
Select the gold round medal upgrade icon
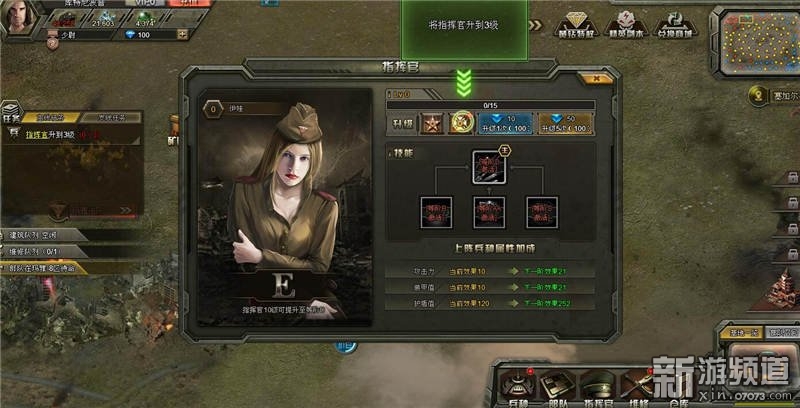[461, 124]
